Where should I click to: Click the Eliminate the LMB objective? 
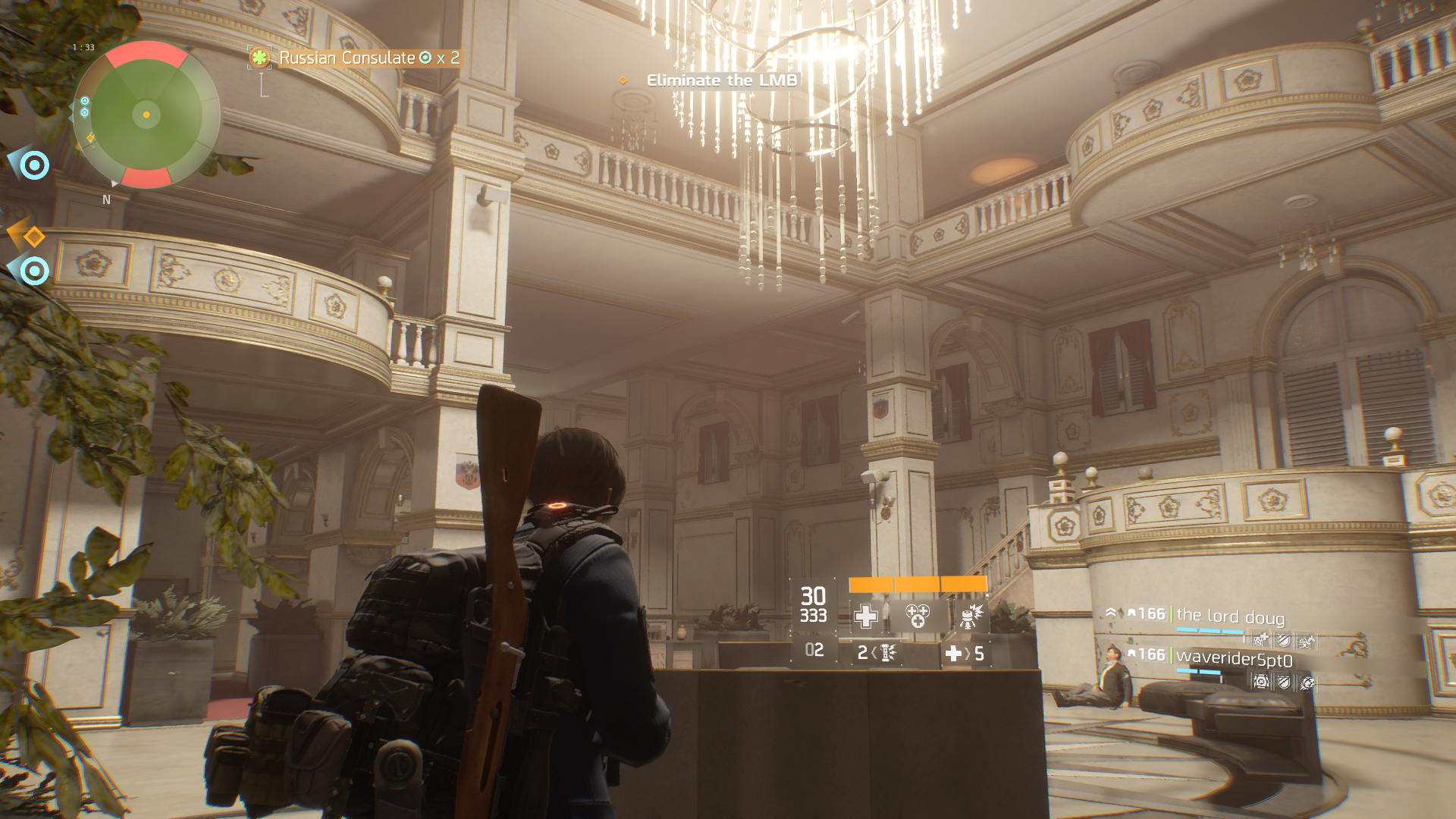click(721, 80)
